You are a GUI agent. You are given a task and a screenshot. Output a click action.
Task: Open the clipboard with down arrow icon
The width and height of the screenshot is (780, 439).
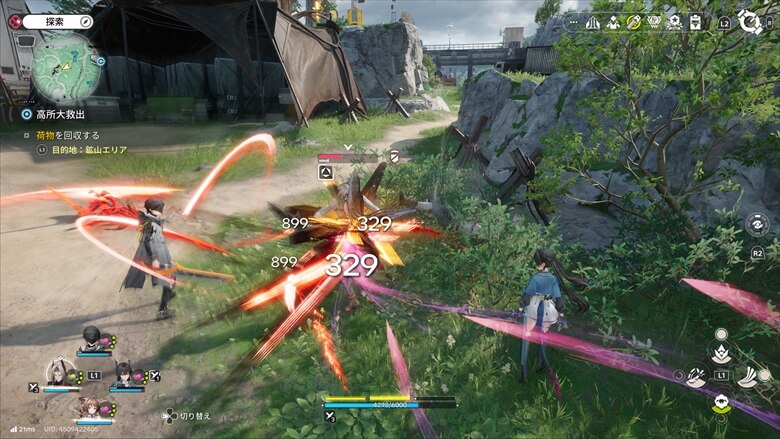[x=695, y=22]
